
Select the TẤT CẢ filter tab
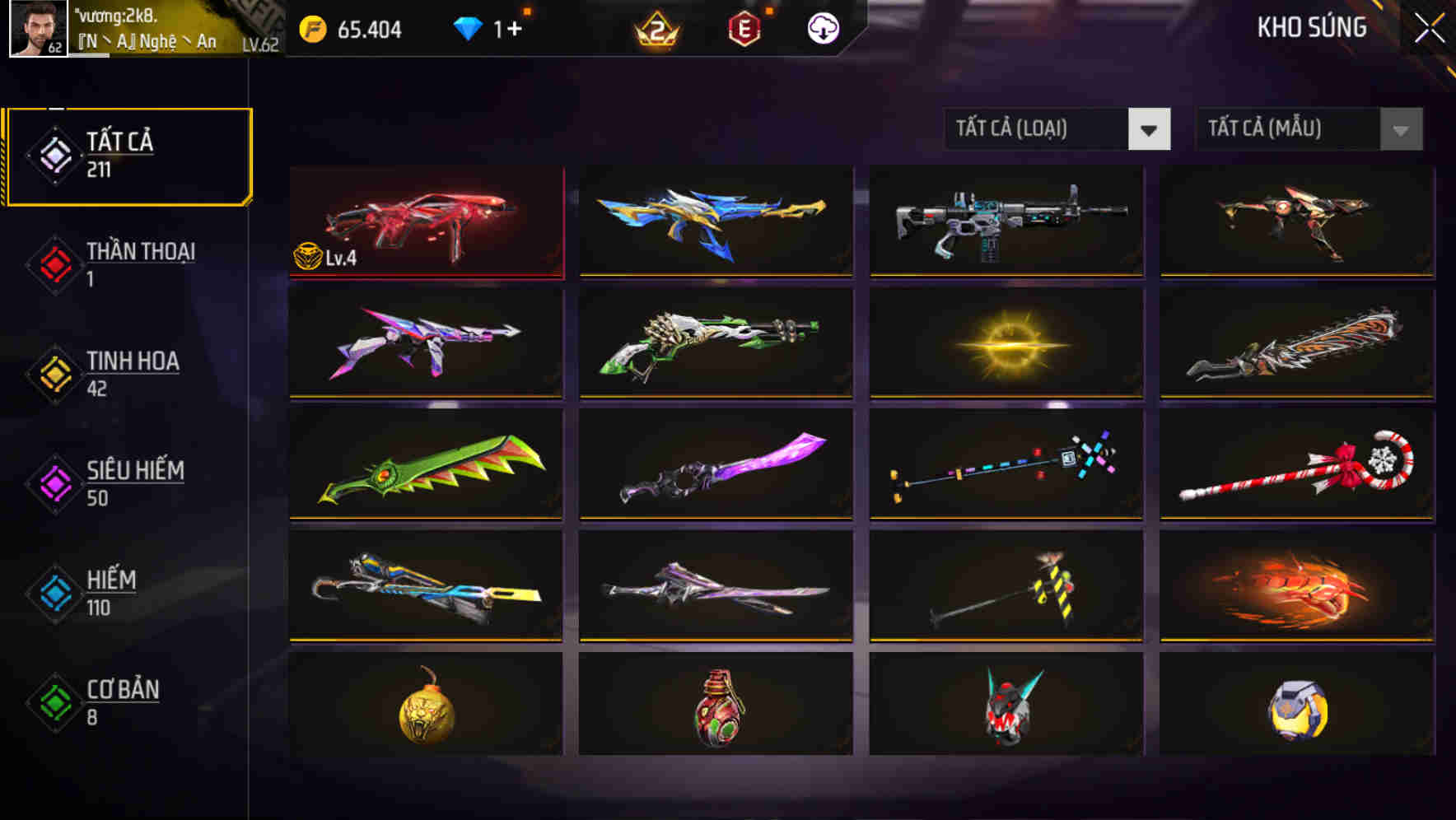click(128, 155)
